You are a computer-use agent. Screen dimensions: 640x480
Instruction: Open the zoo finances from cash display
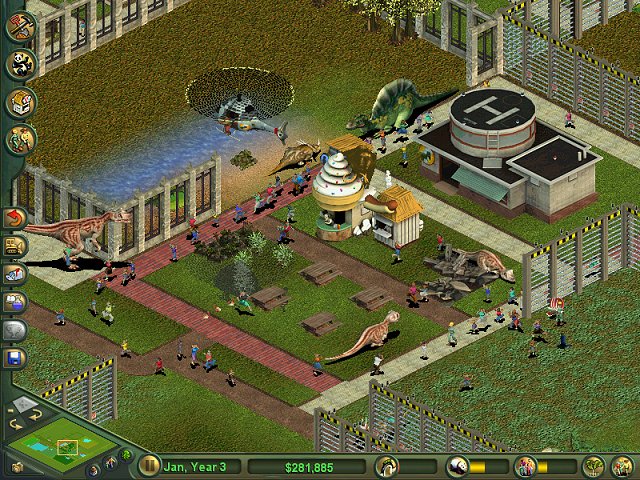pos(306,466)
